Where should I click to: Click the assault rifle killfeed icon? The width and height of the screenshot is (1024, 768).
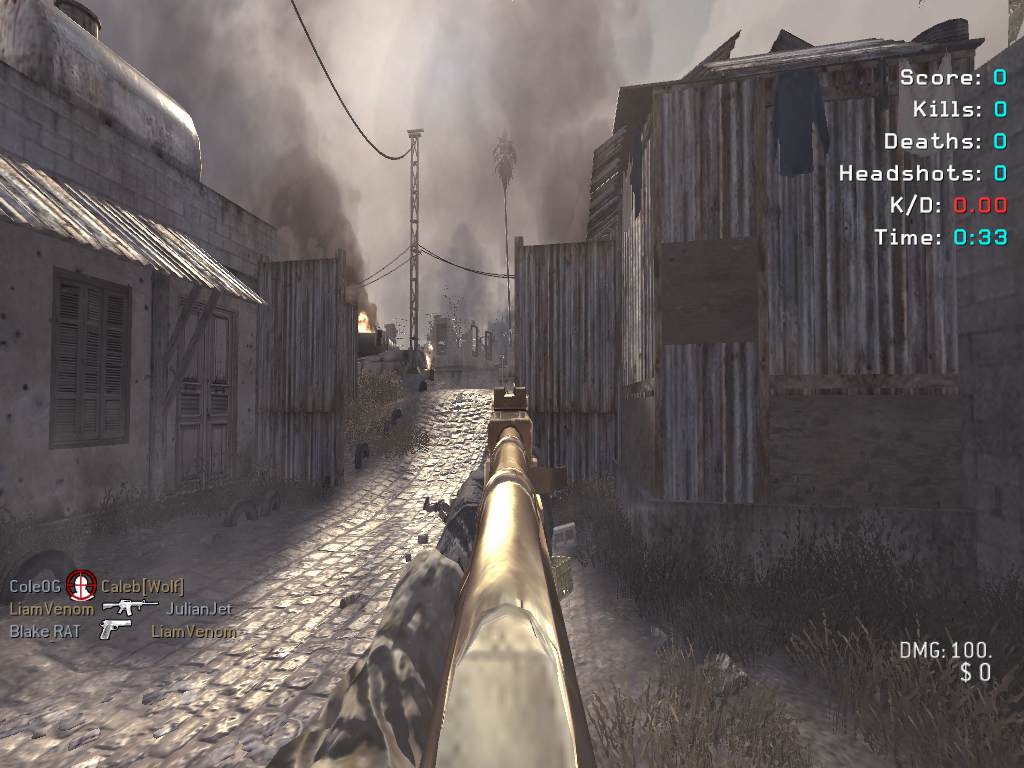130,607
